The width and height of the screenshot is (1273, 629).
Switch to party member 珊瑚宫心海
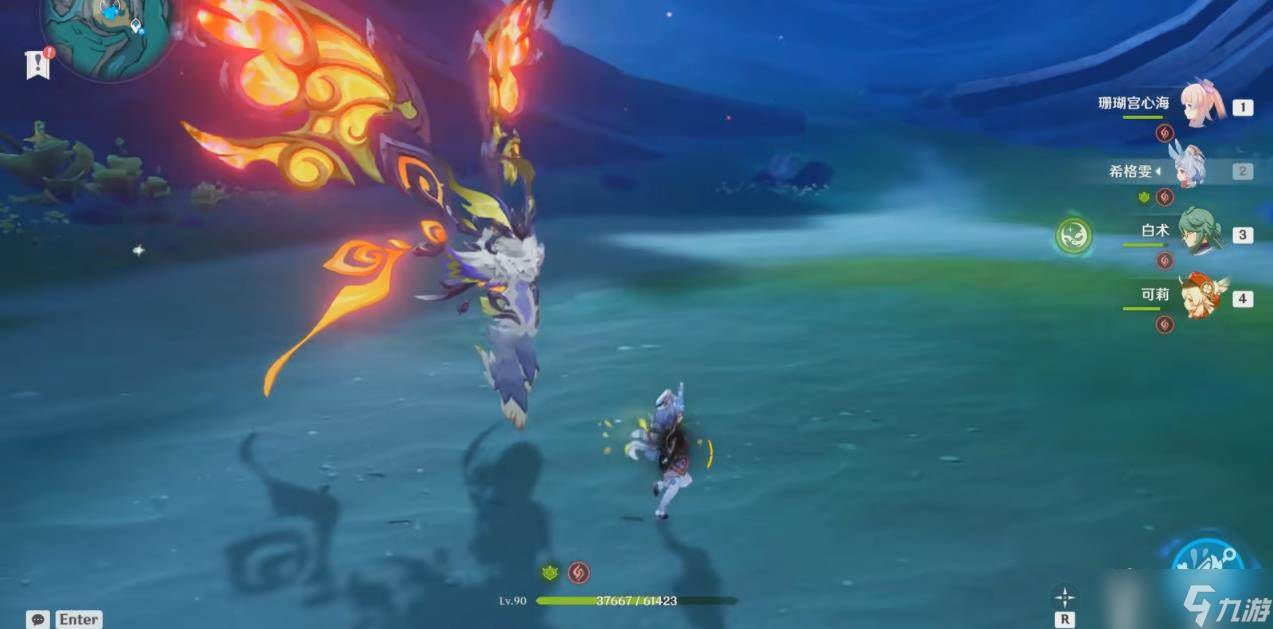[x=1198, y=105]
